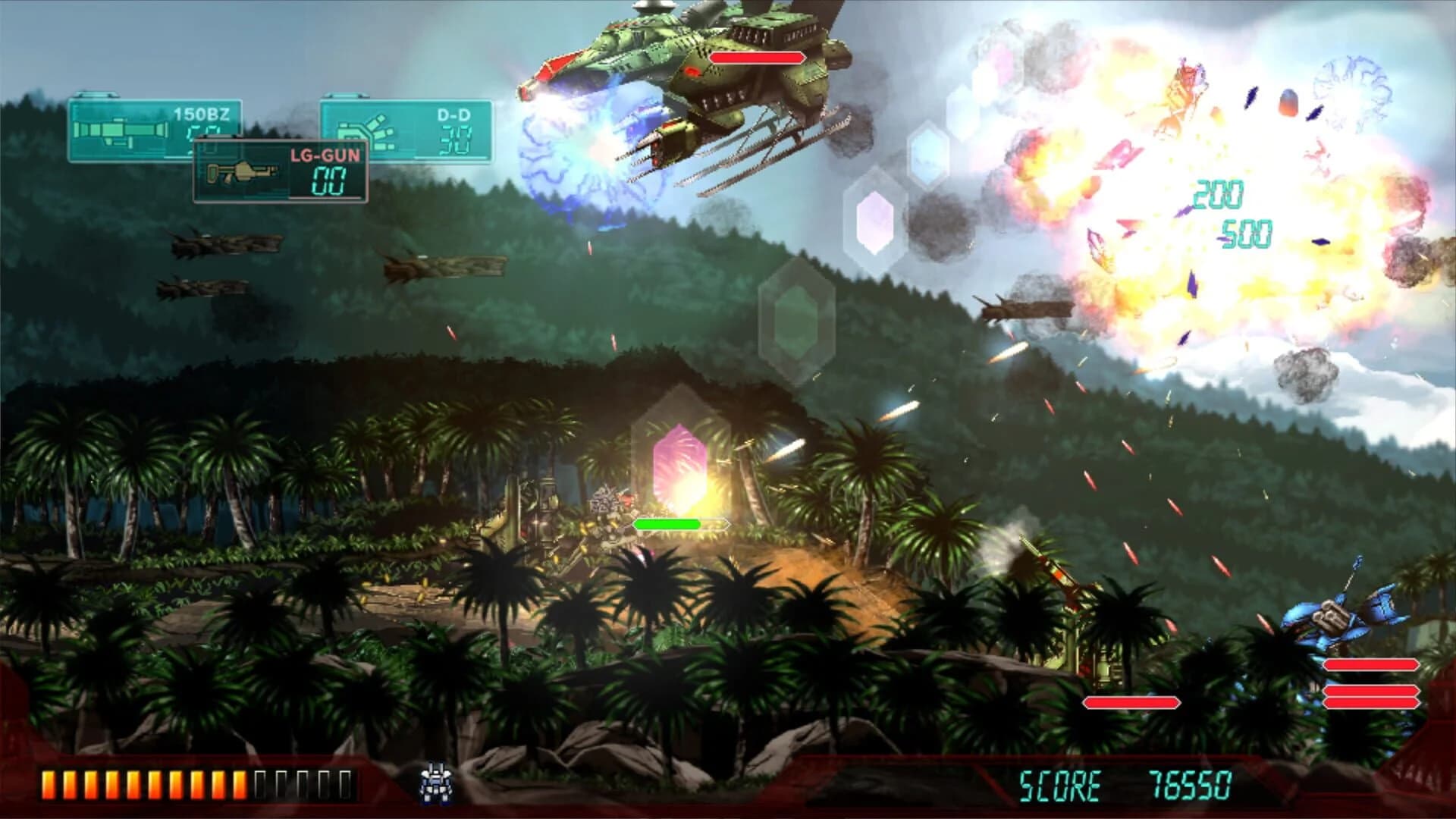Select the LG-GUN rifle weapon icon
Image resolution: width=1456 pixels, height=819 pixels.
tap(243, 173)
